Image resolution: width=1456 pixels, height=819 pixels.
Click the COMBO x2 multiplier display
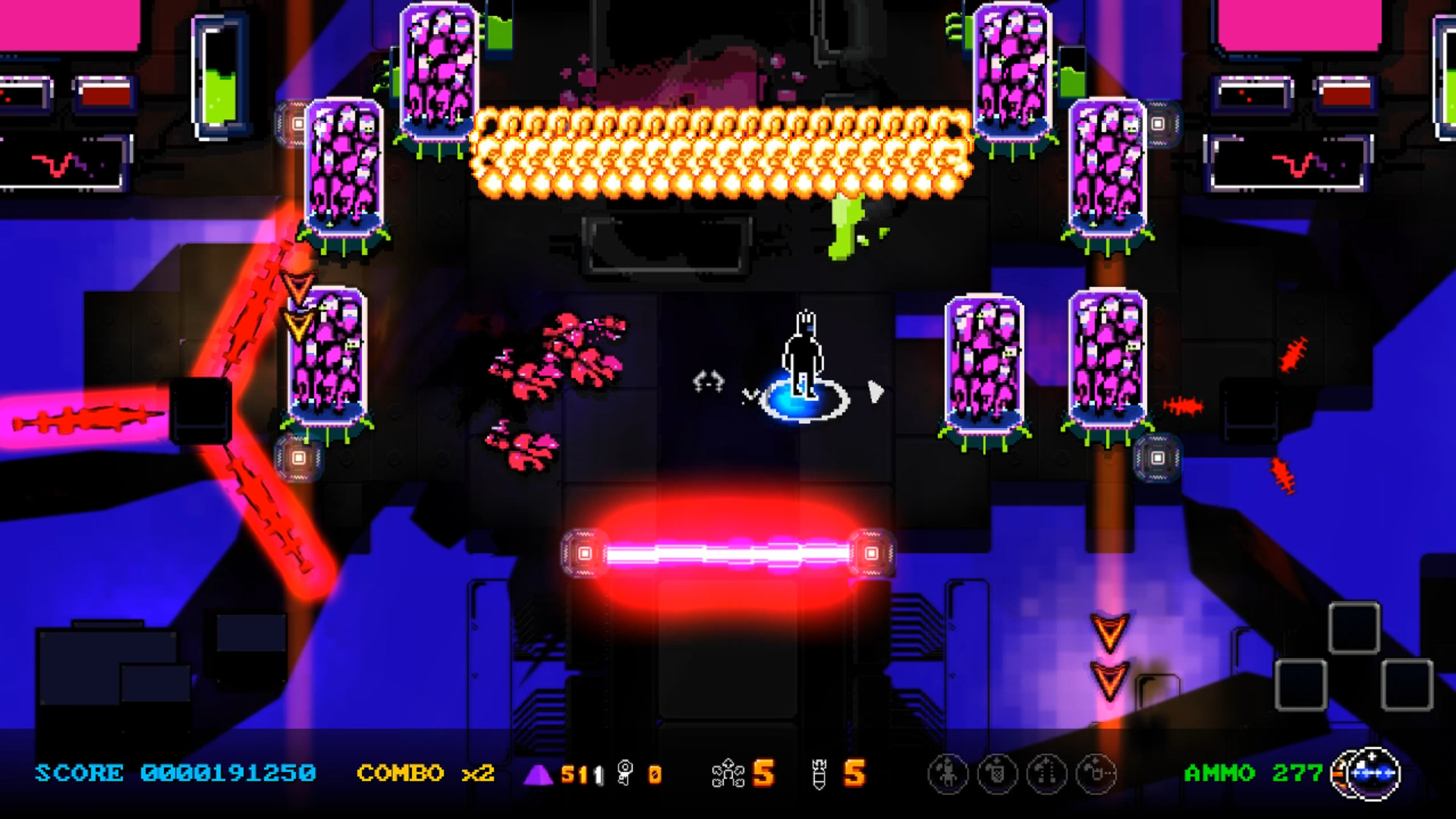(x=423, y=773)
